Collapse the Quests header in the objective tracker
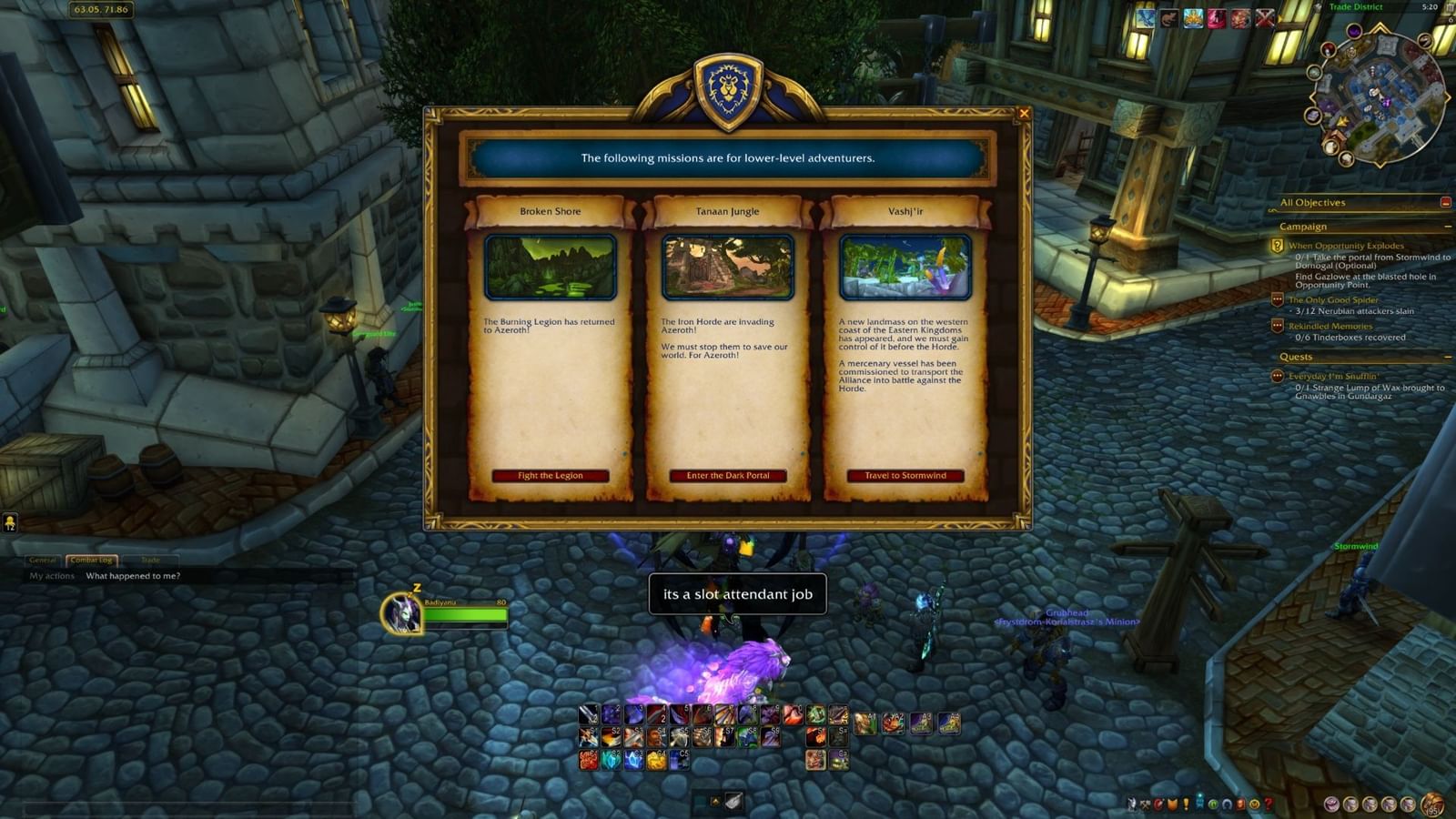 (1448, 356)
